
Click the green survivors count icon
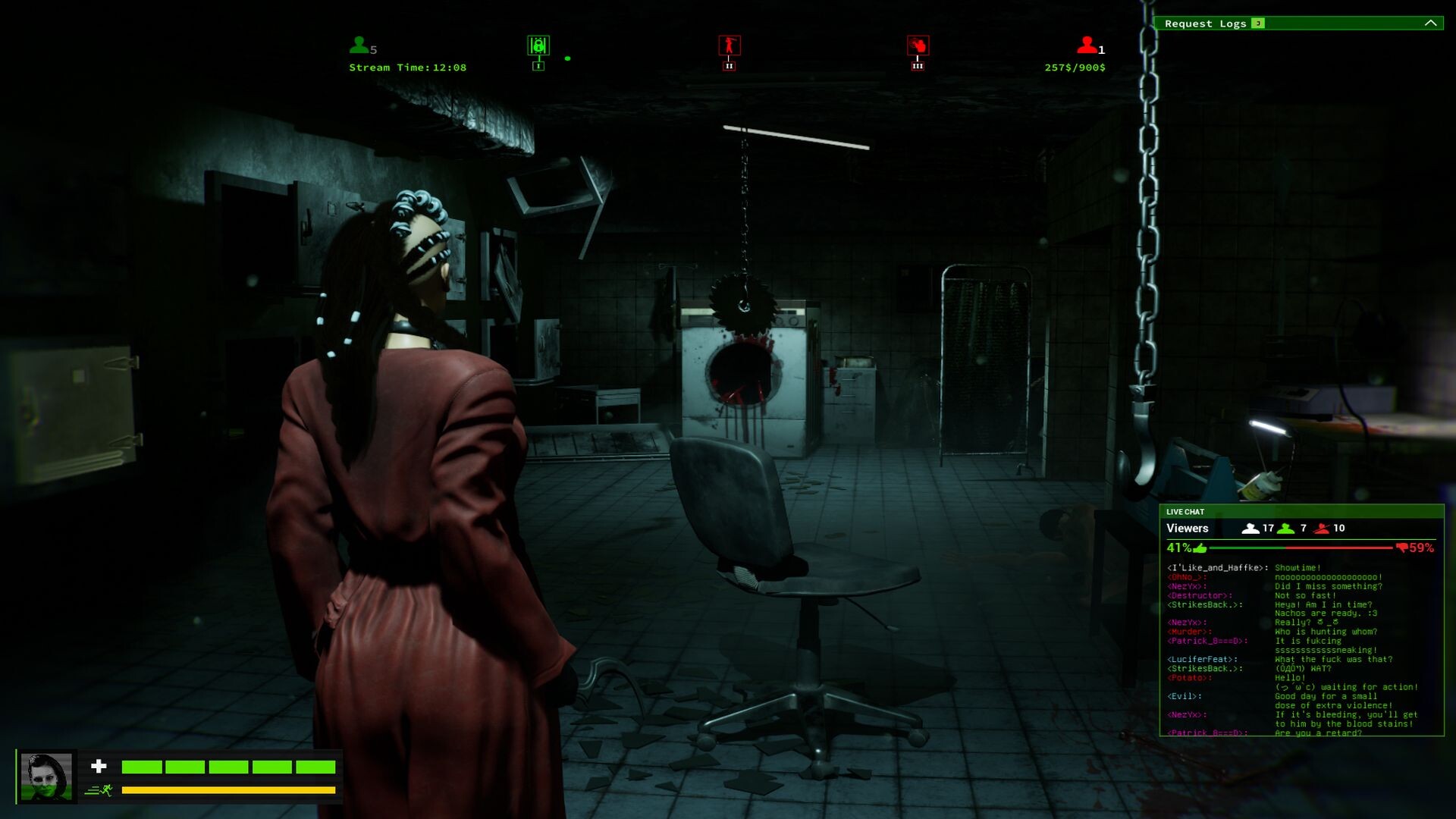click(x=359, y=45)
